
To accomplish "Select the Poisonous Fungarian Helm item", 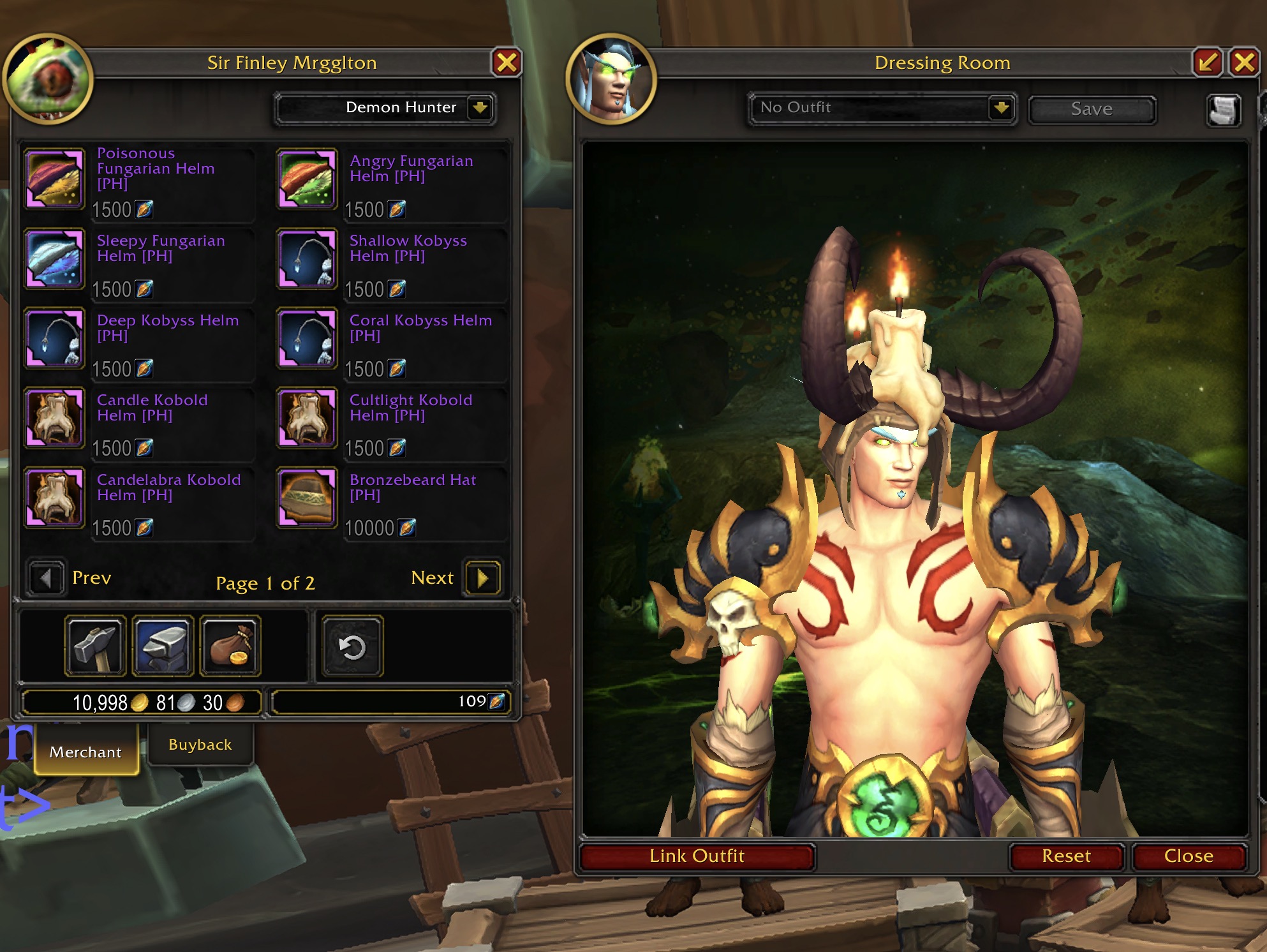I will [55, 179].
